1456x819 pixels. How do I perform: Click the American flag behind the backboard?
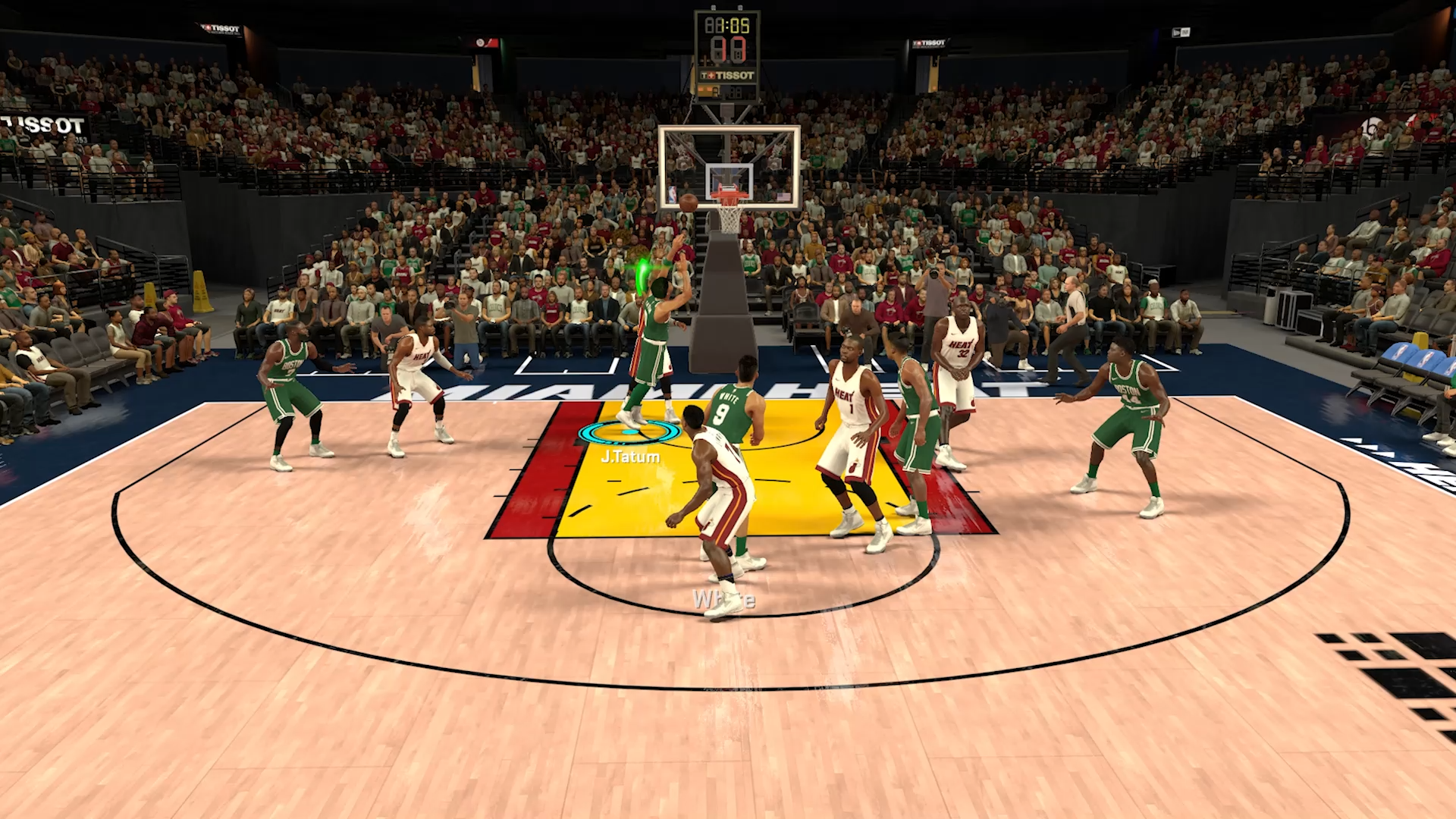pos(783,196)
